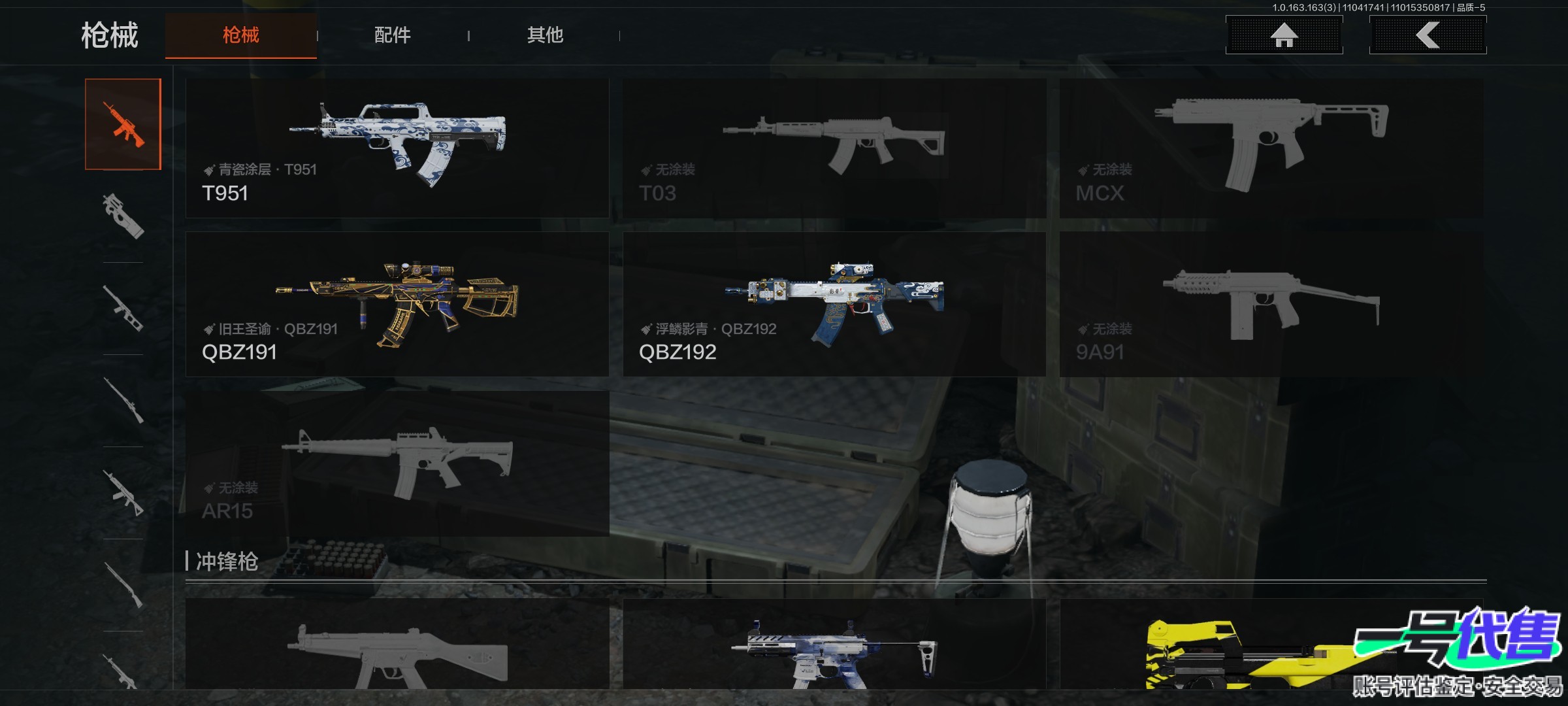
Task: Pick the 9A91 weapon tile
Action: [1271, 304]
